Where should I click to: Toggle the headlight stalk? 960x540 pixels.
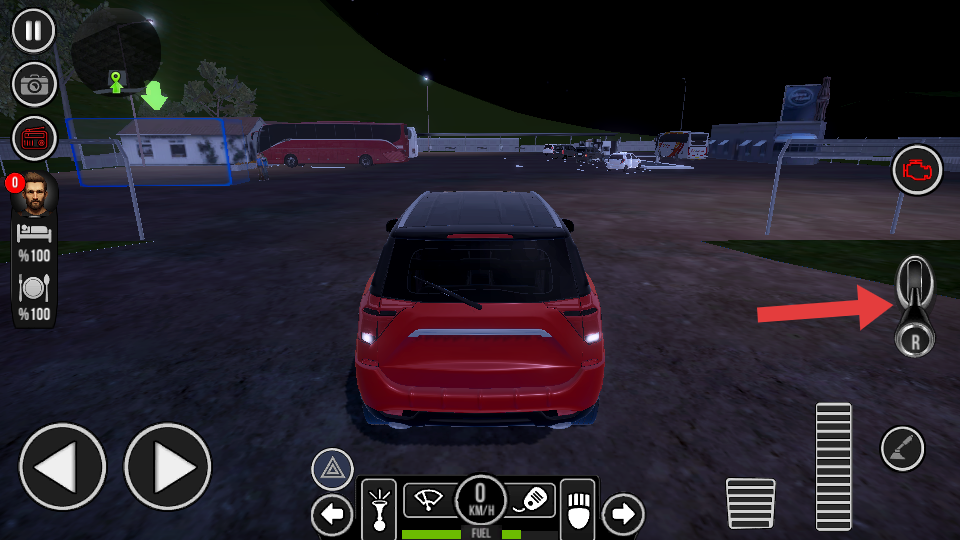pyautogui.click(x=378, y=506)
